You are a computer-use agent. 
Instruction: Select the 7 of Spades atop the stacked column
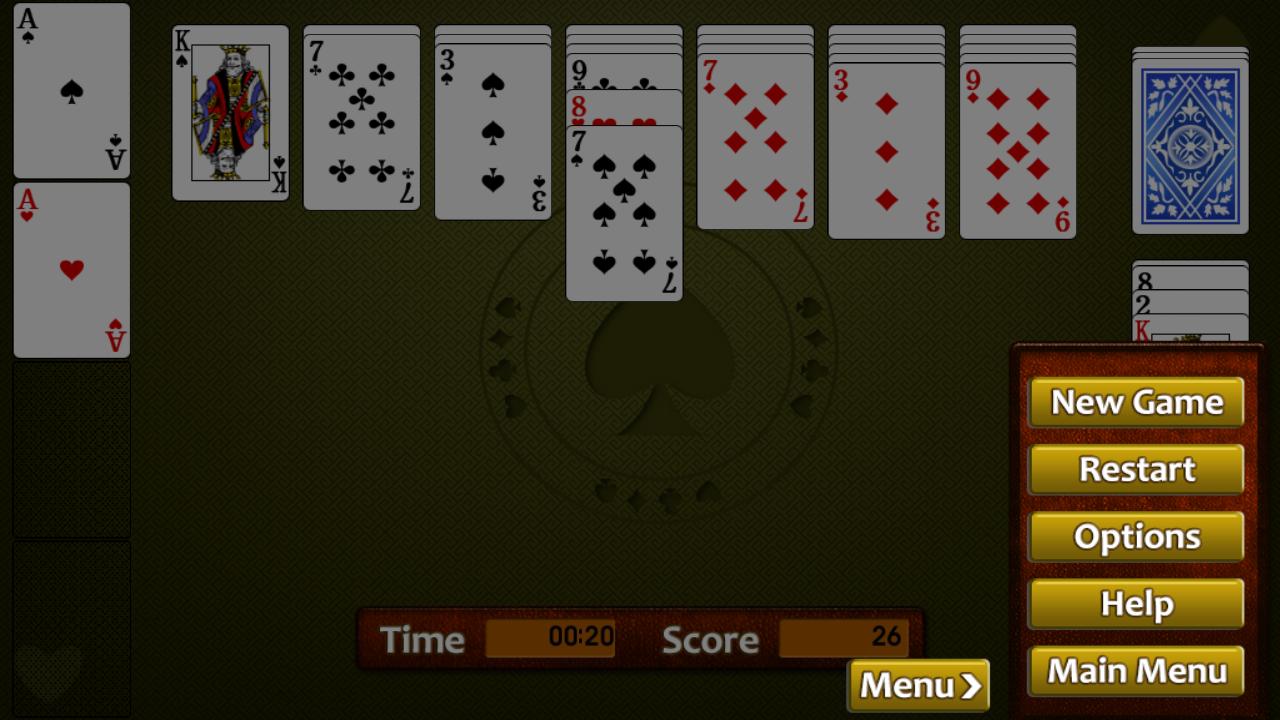pyautogui.click(x=623, y=210)
